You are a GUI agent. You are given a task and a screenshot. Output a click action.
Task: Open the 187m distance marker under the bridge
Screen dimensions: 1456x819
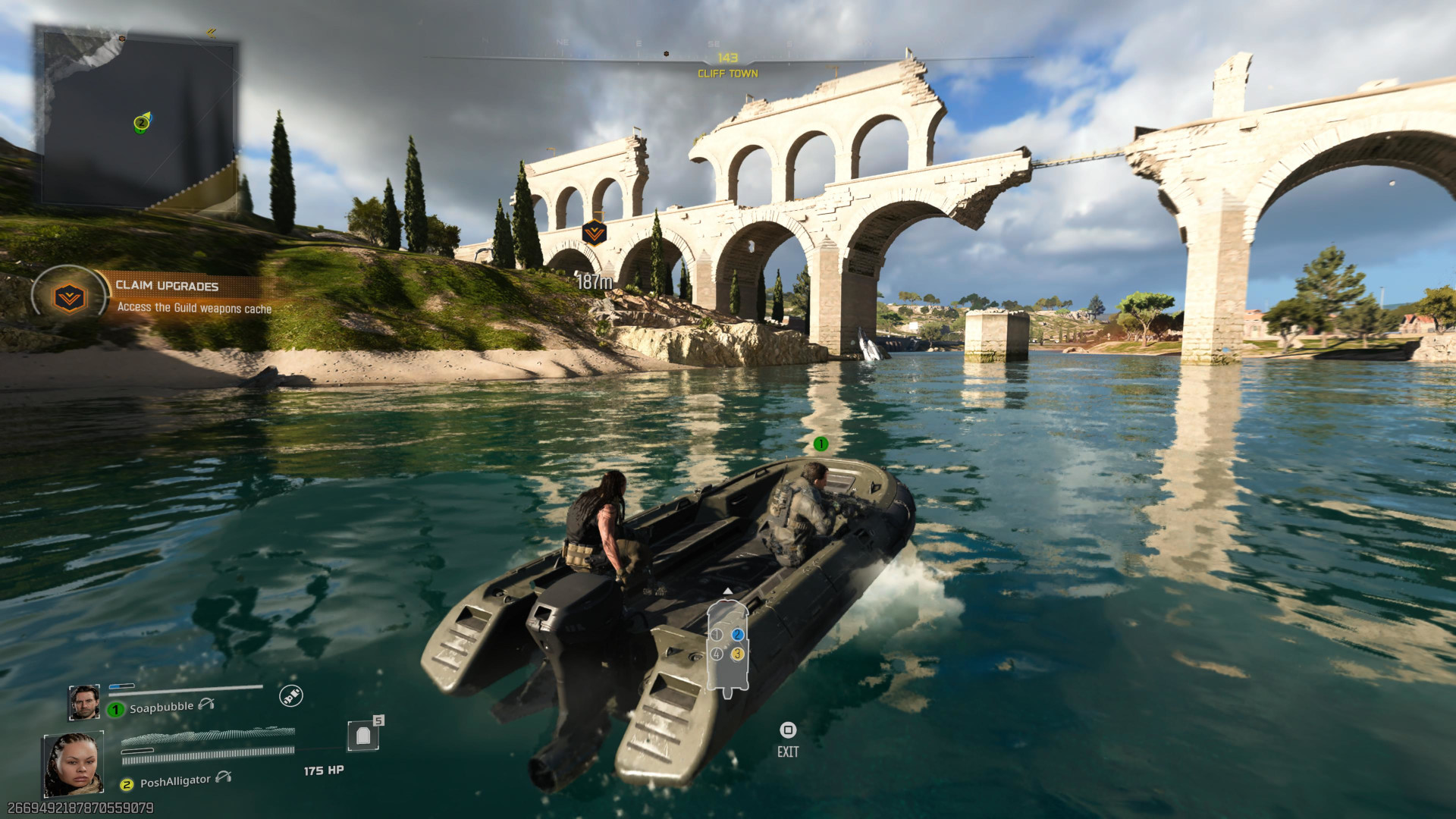click(x=592, y=279)
